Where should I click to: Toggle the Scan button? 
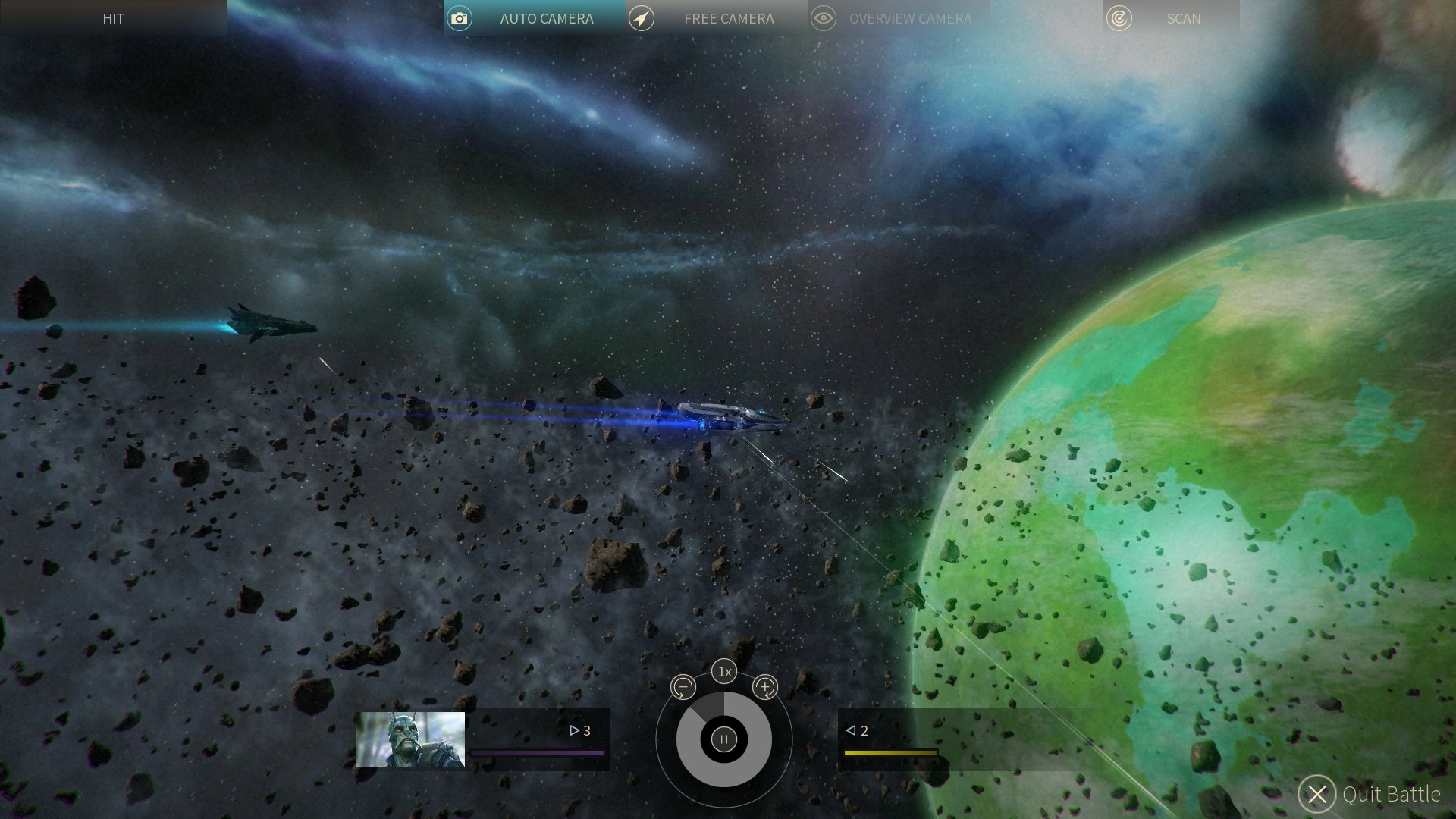[1171, 18]
